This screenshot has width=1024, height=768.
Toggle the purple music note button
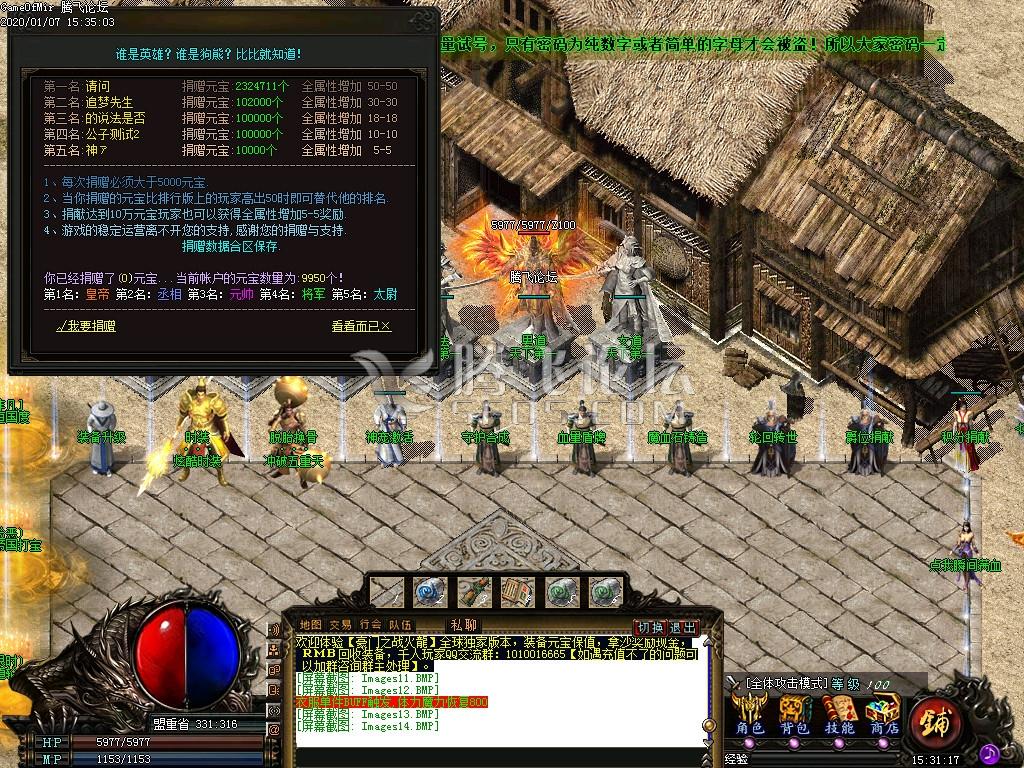click(x=990, y=751)
